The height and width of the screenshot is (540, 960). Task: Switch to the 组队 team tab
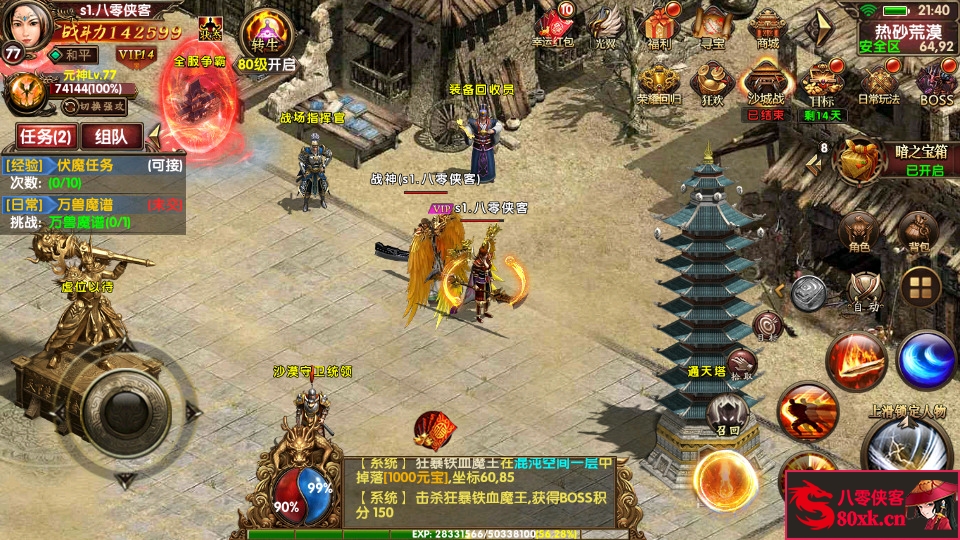click(x=111, y=137)
